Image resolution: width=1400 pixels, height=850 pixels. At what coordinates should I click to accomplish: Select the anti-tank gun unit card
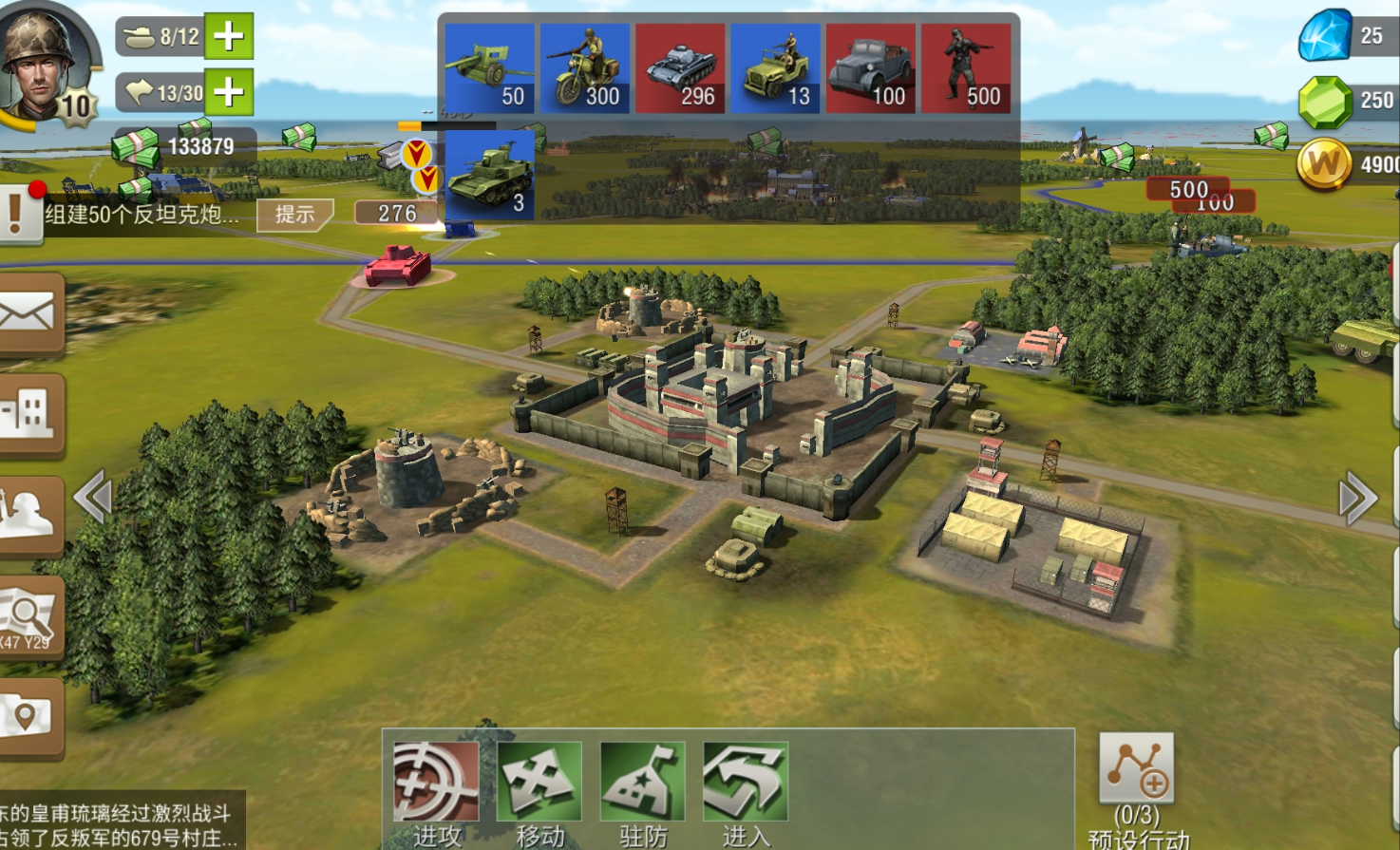(489, 69)
